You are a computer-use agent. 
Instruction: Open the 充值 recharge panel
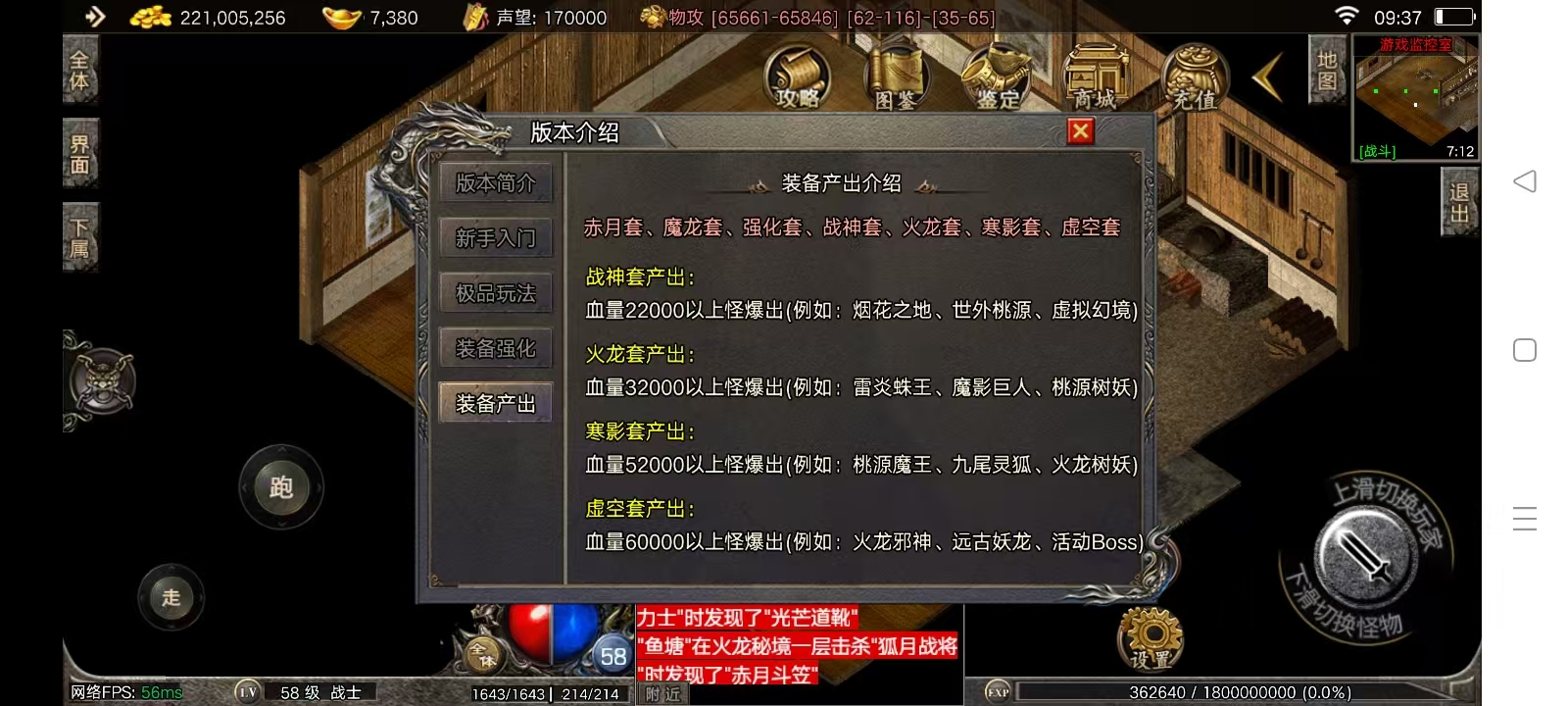click(x=1193, y=78)
